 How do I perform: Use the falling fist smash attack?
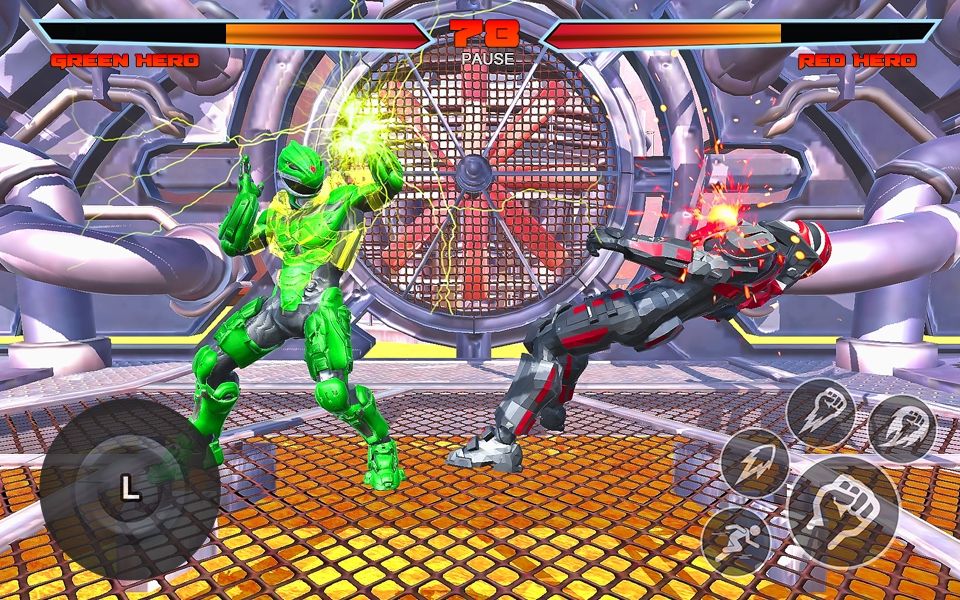click(x=820, y=411)
